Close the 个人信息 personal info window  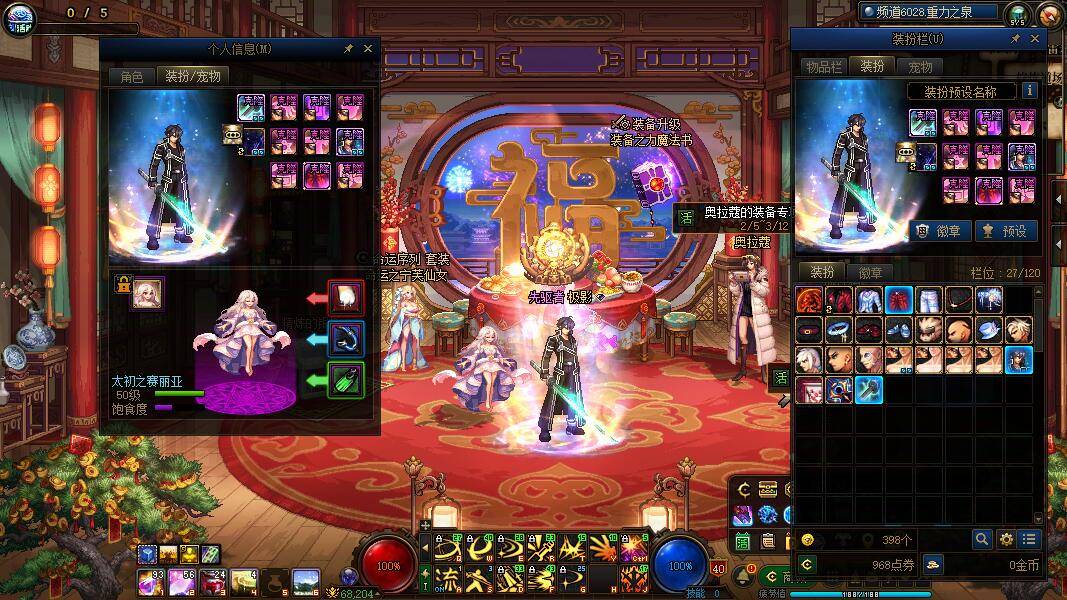368,48
